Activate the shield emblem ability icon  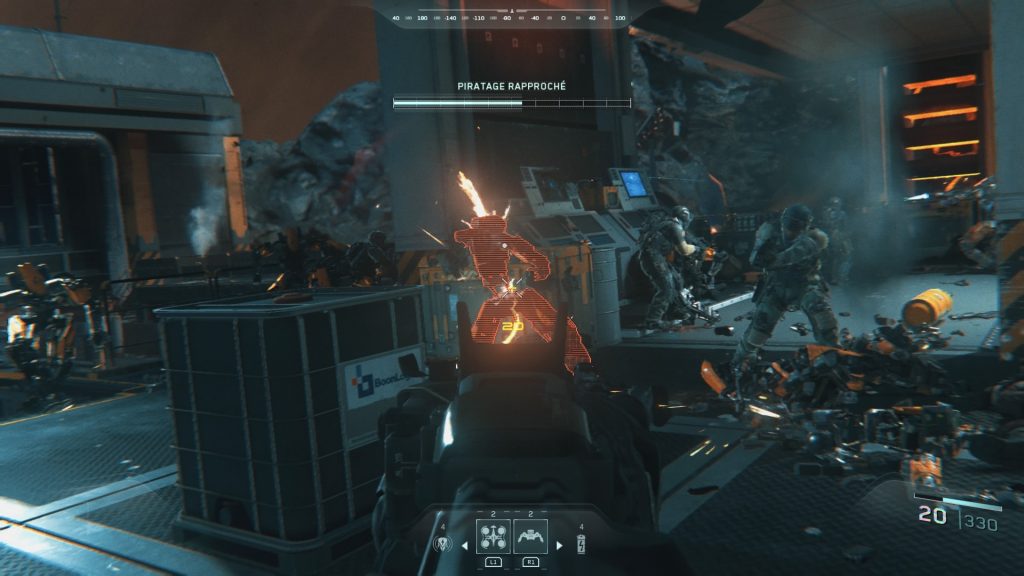[443, 545]
